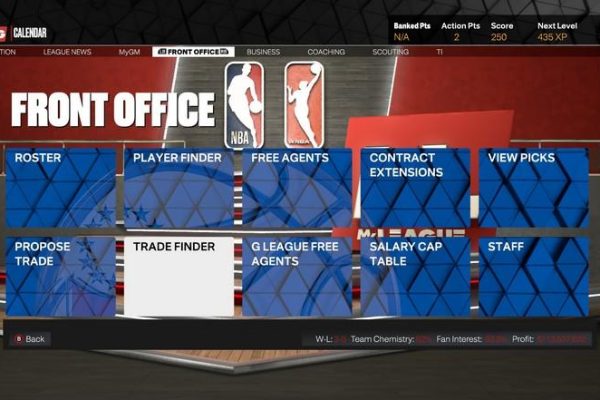This screenshot has width=600, height=400.
Task: Open the Coaching tab
Action: (326, 51)
